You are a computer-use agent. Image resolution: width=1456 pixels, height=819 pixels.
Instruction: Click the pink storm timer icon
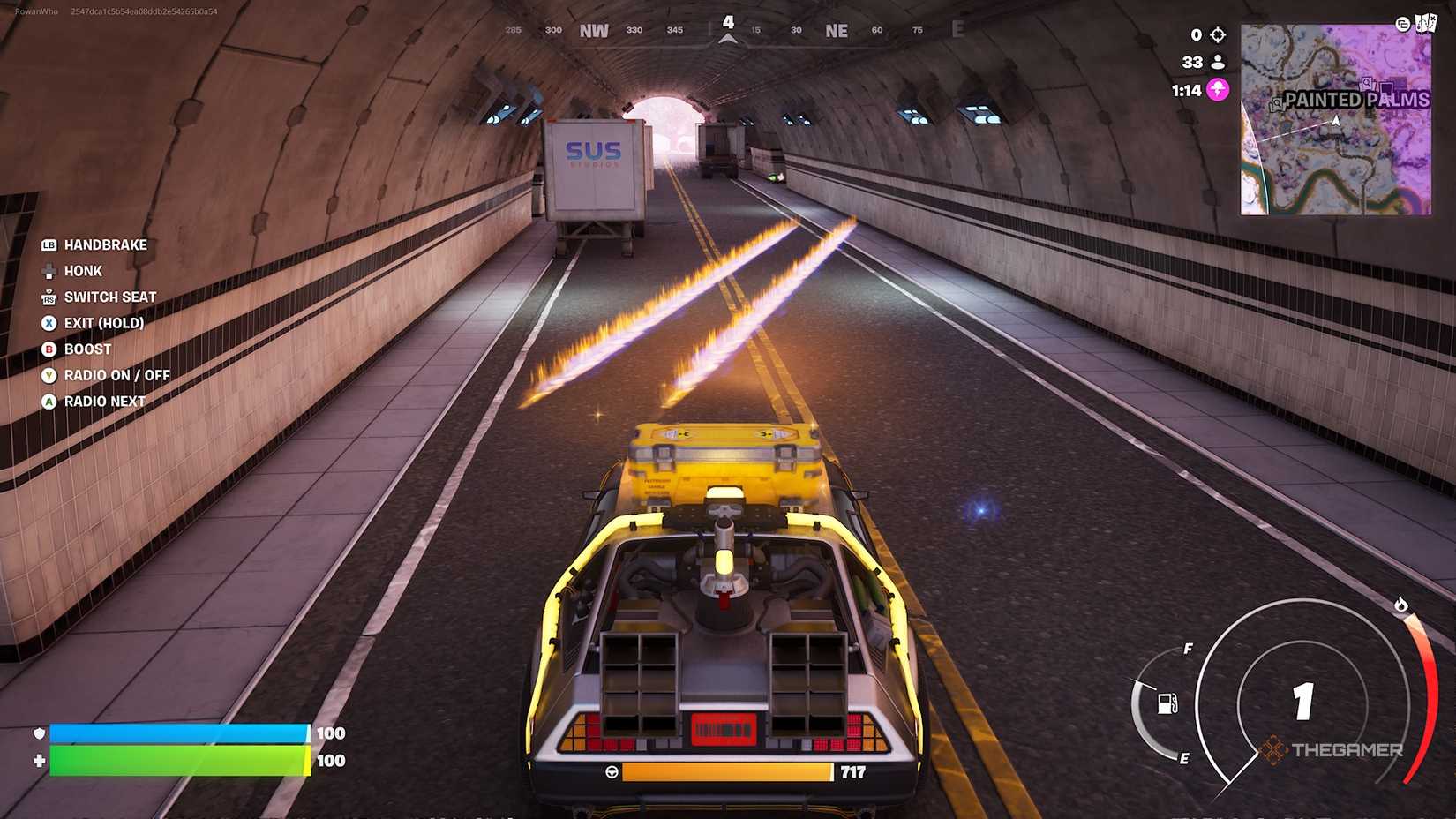1217,89
